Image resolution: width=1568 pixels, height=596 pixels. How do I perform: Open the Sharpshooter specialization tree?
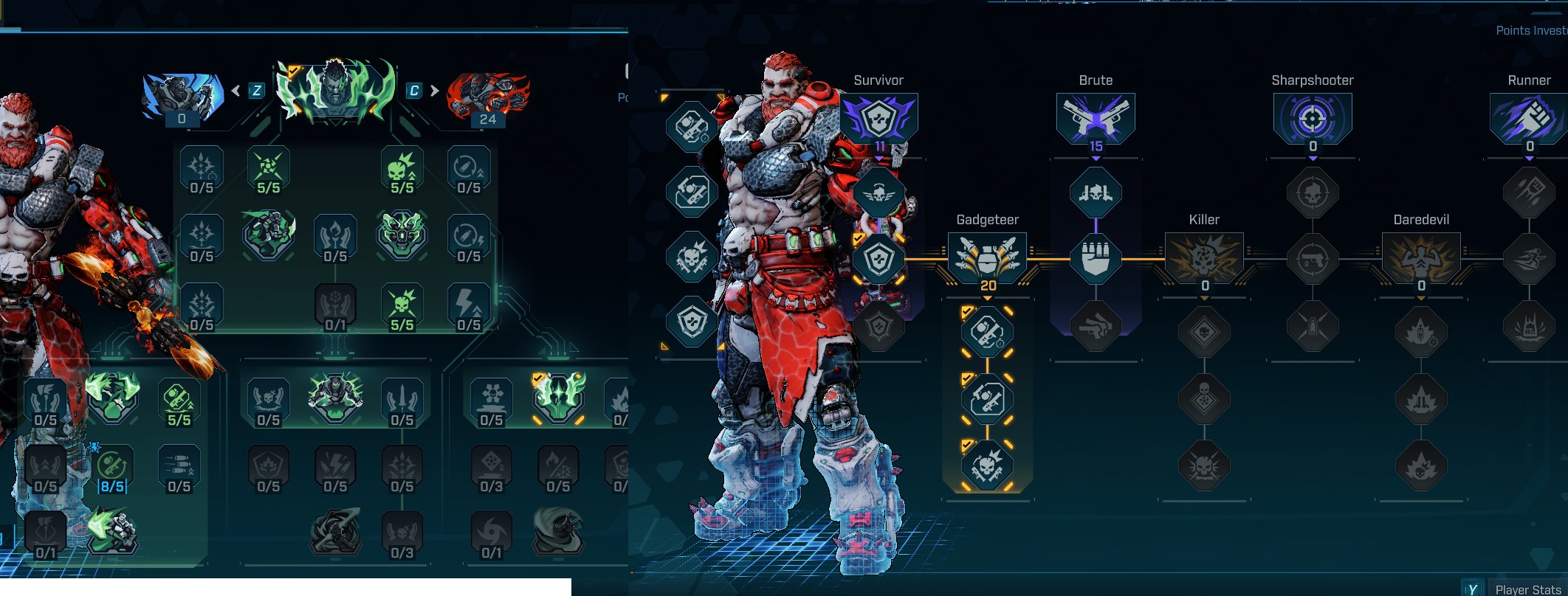coord(1313,118)
